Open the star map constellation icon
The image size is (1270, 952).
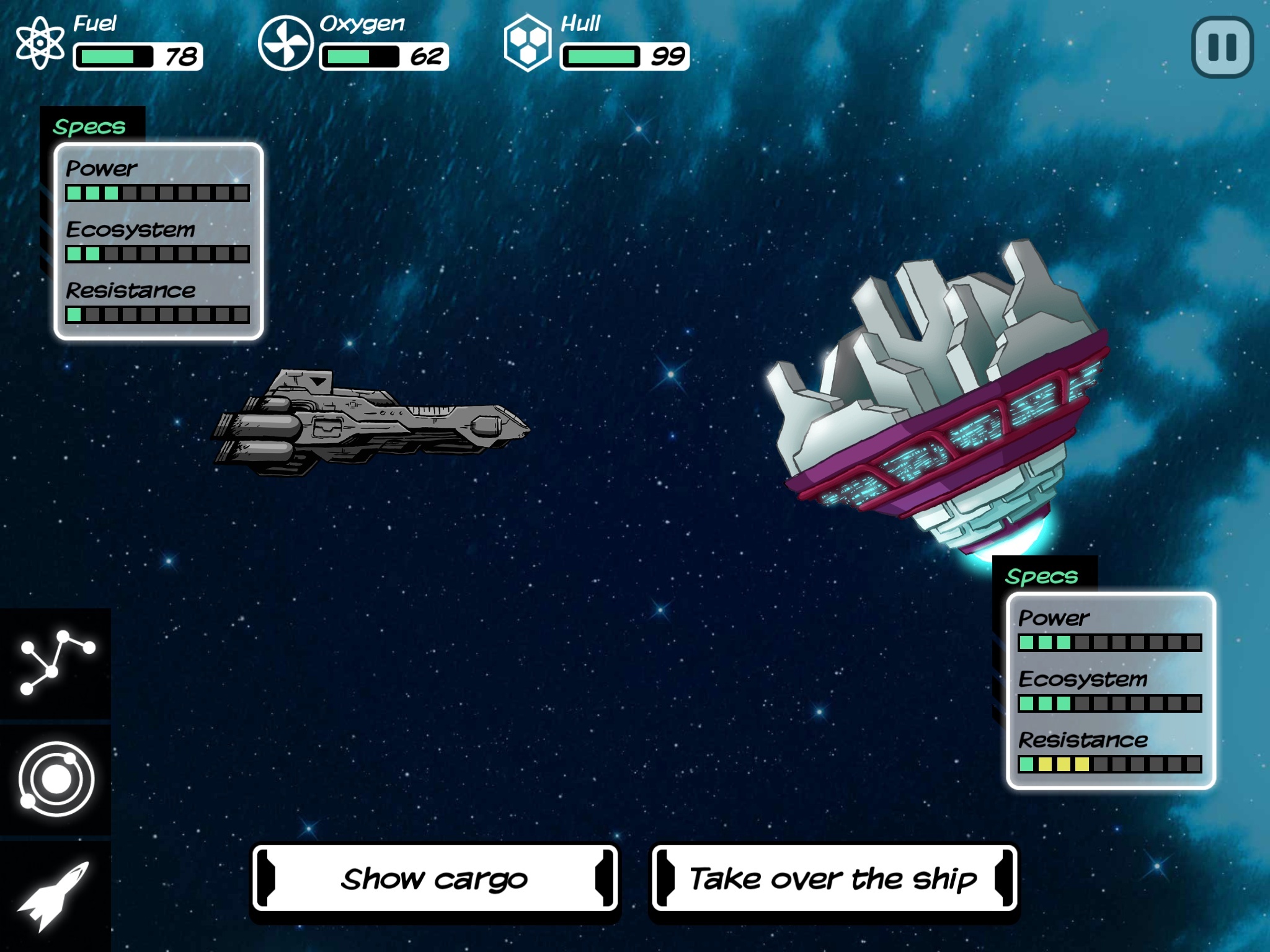(x=56, y=662)
